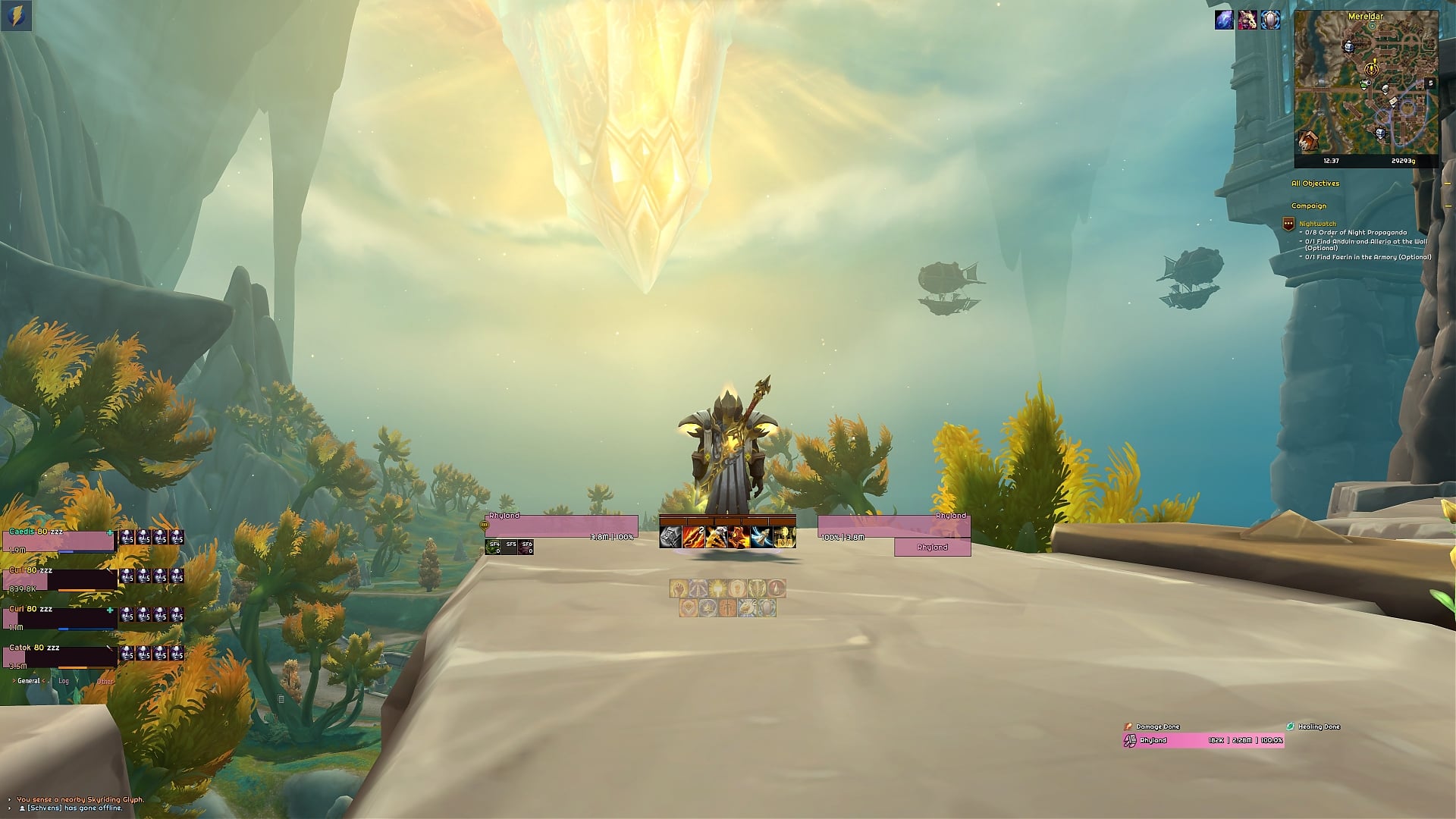Switch to the Log chat tab
1456x819 pixels.
tap(64, 681)
